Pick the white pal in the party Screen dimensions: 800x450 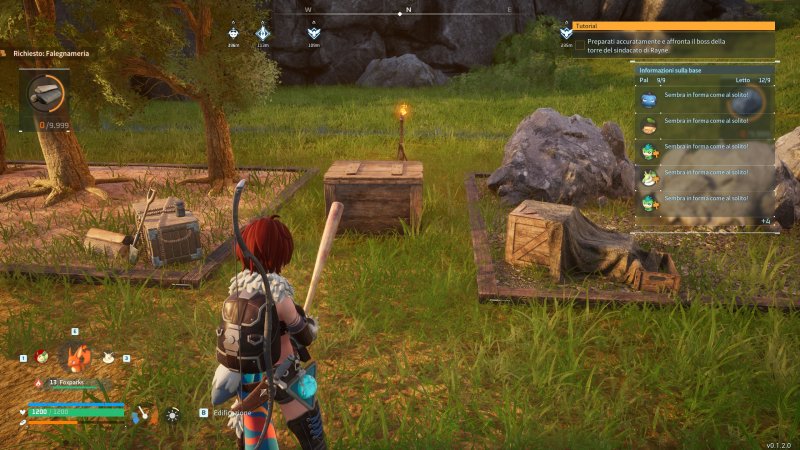pyautogui.click(x=110, y=355)
